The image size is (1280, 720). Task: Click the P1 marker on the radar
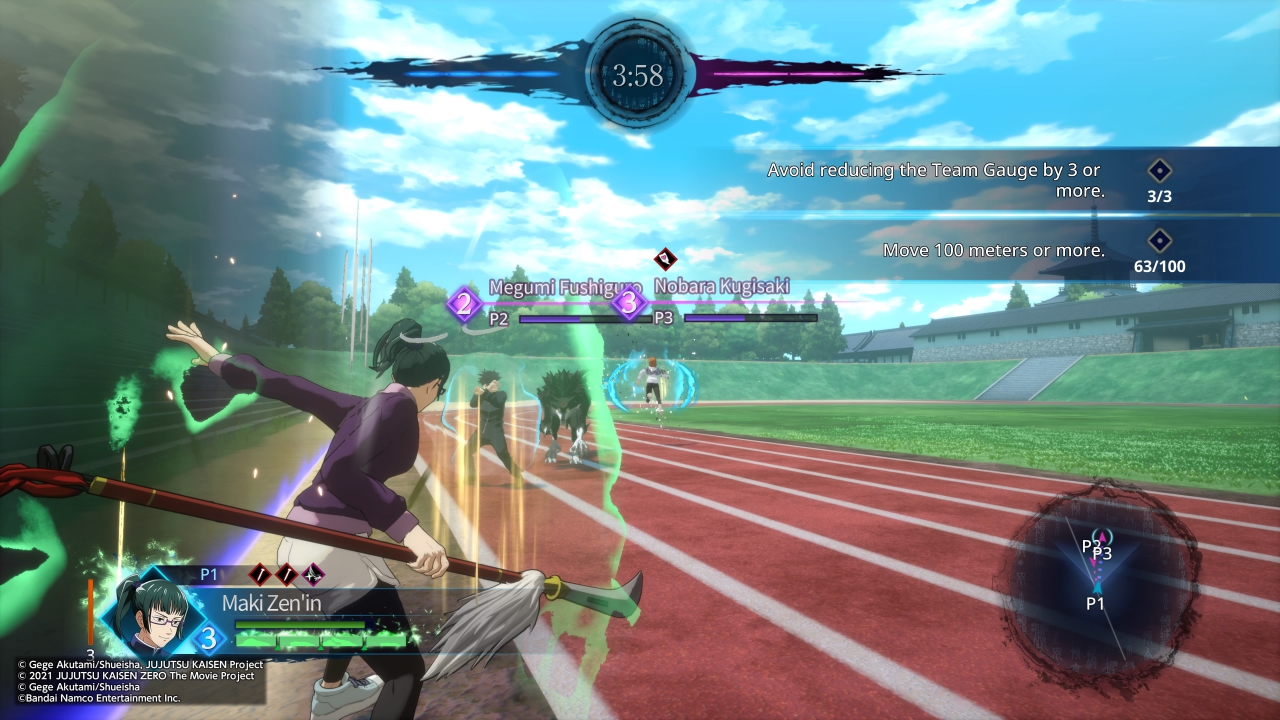coord(1096,603)
